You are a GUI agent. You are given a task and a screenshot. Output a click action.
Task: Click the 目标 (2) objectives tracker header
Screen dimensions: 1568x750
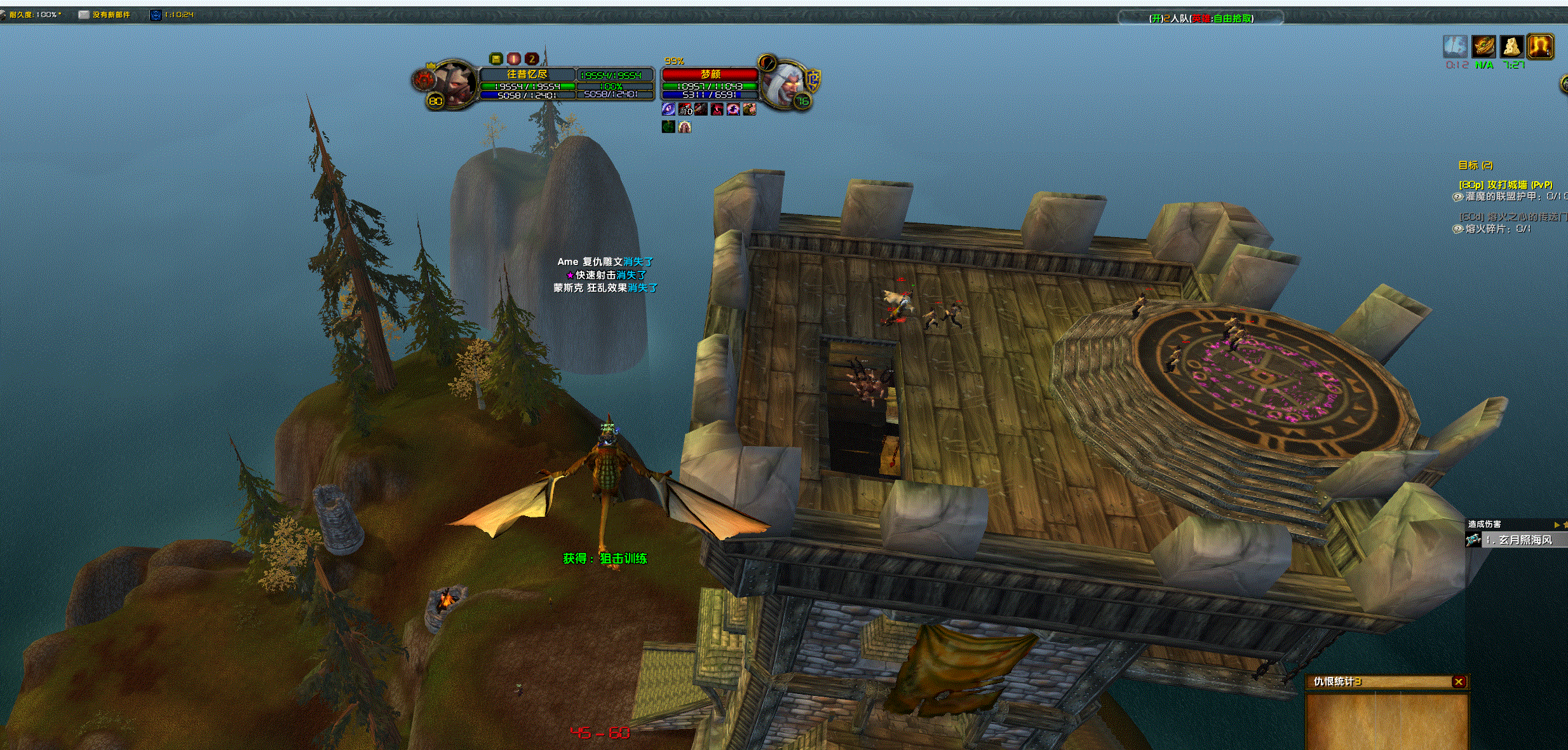tap(1475, 165)
